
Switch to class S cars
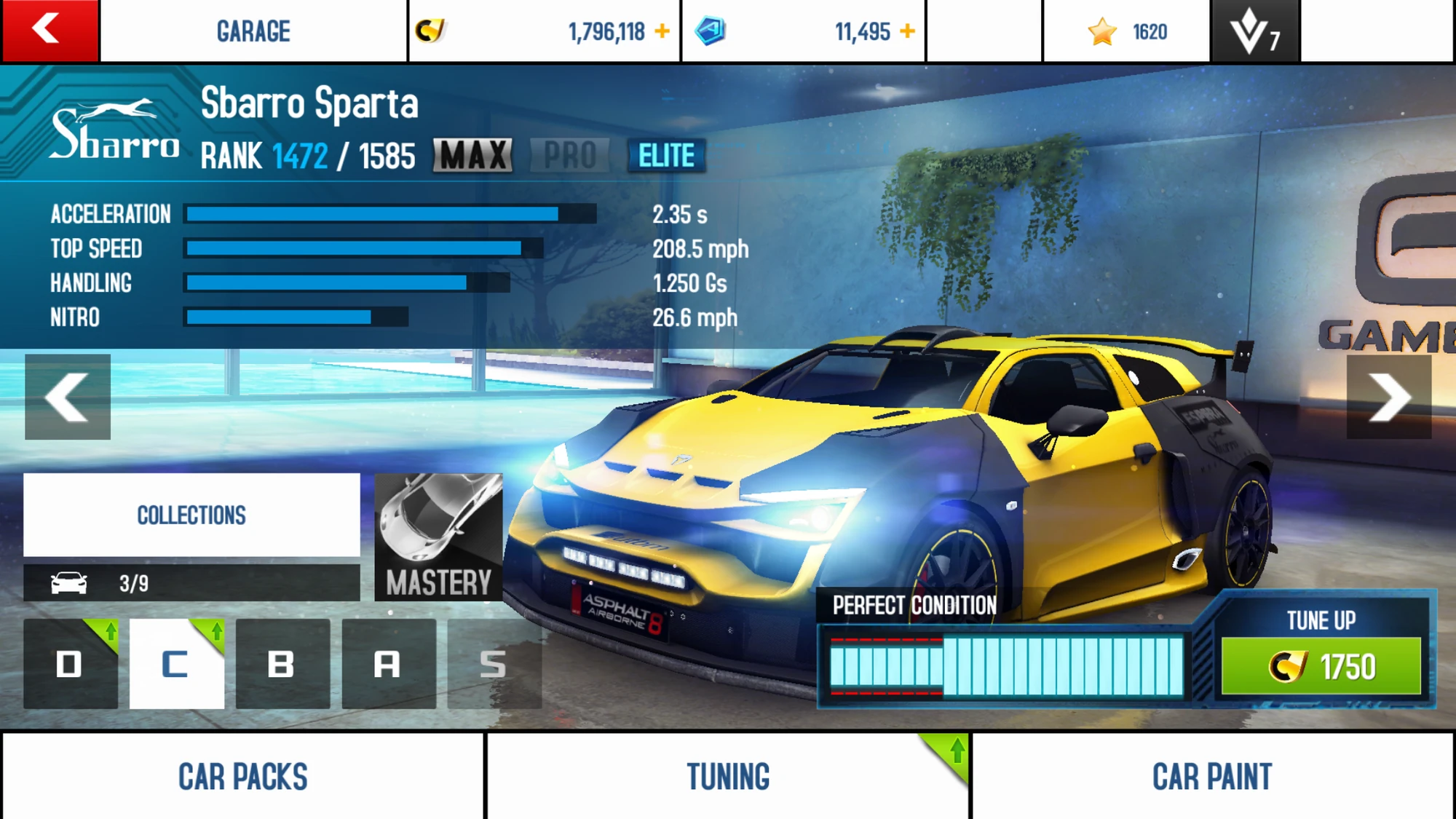tap(494, 663)
